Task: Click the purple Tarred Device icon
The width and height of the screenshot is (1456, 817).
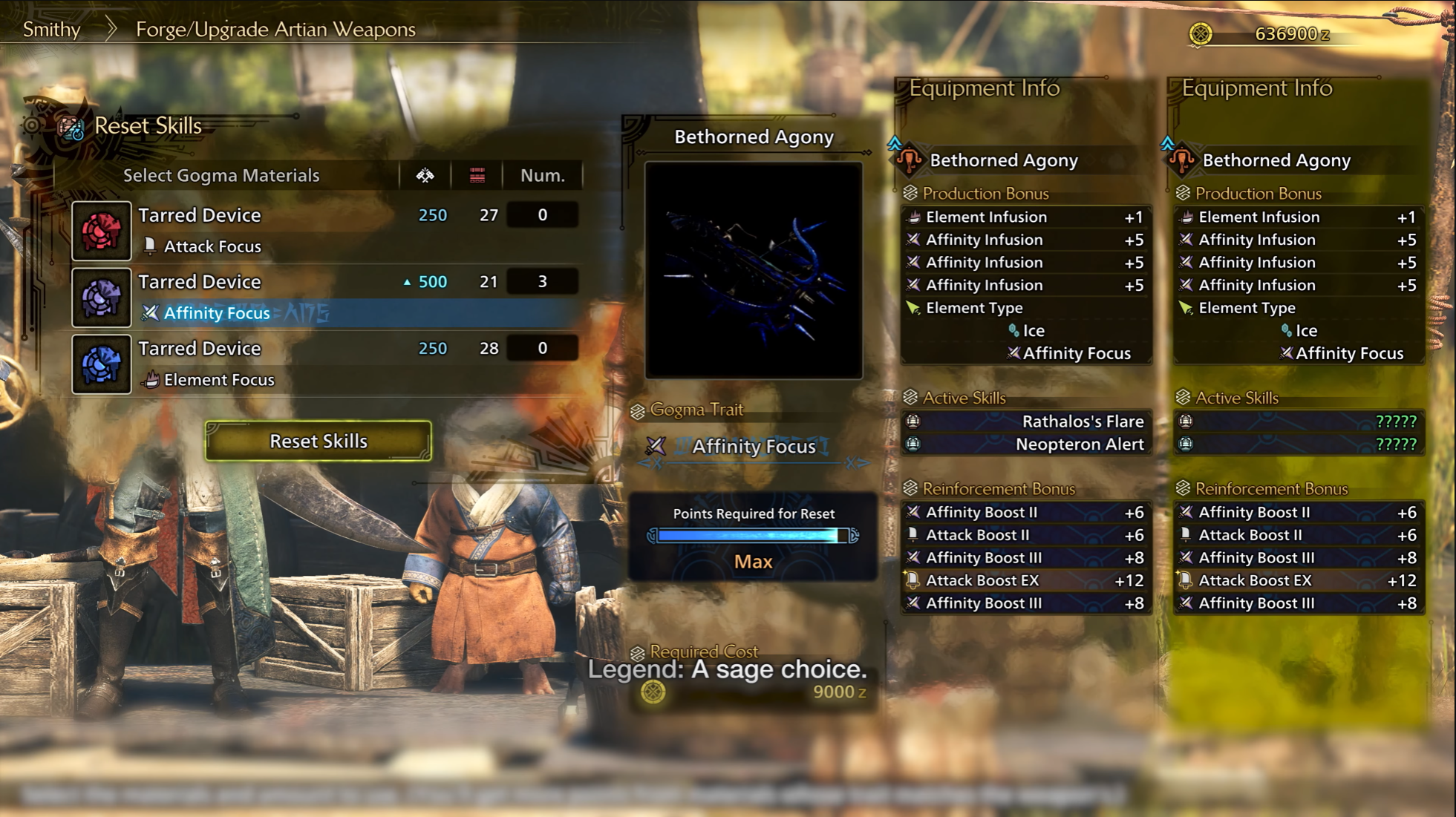Action: point(102,298)
